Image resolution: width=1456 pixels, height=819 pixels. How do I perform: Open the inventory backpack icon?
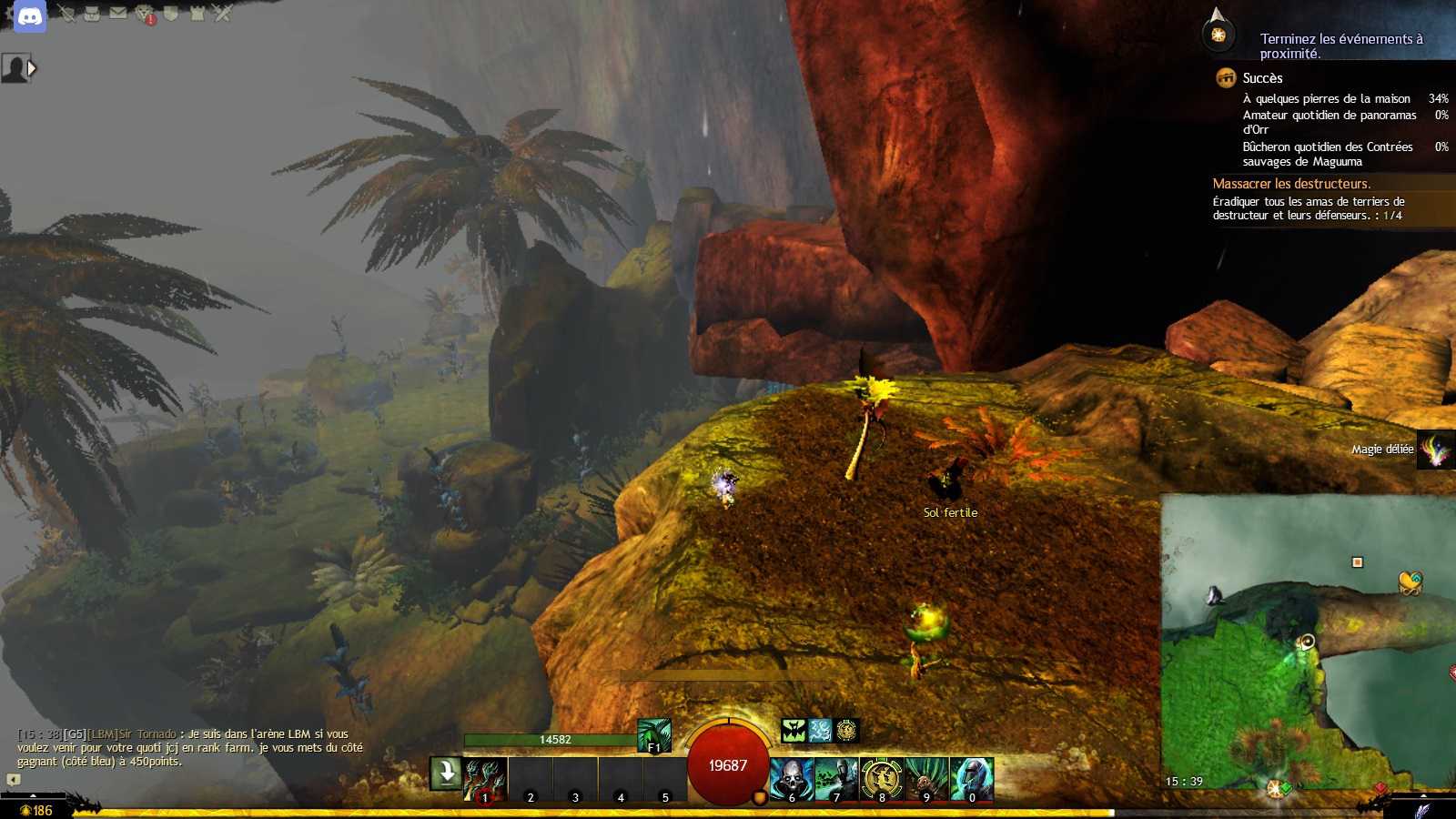[92, 14]
